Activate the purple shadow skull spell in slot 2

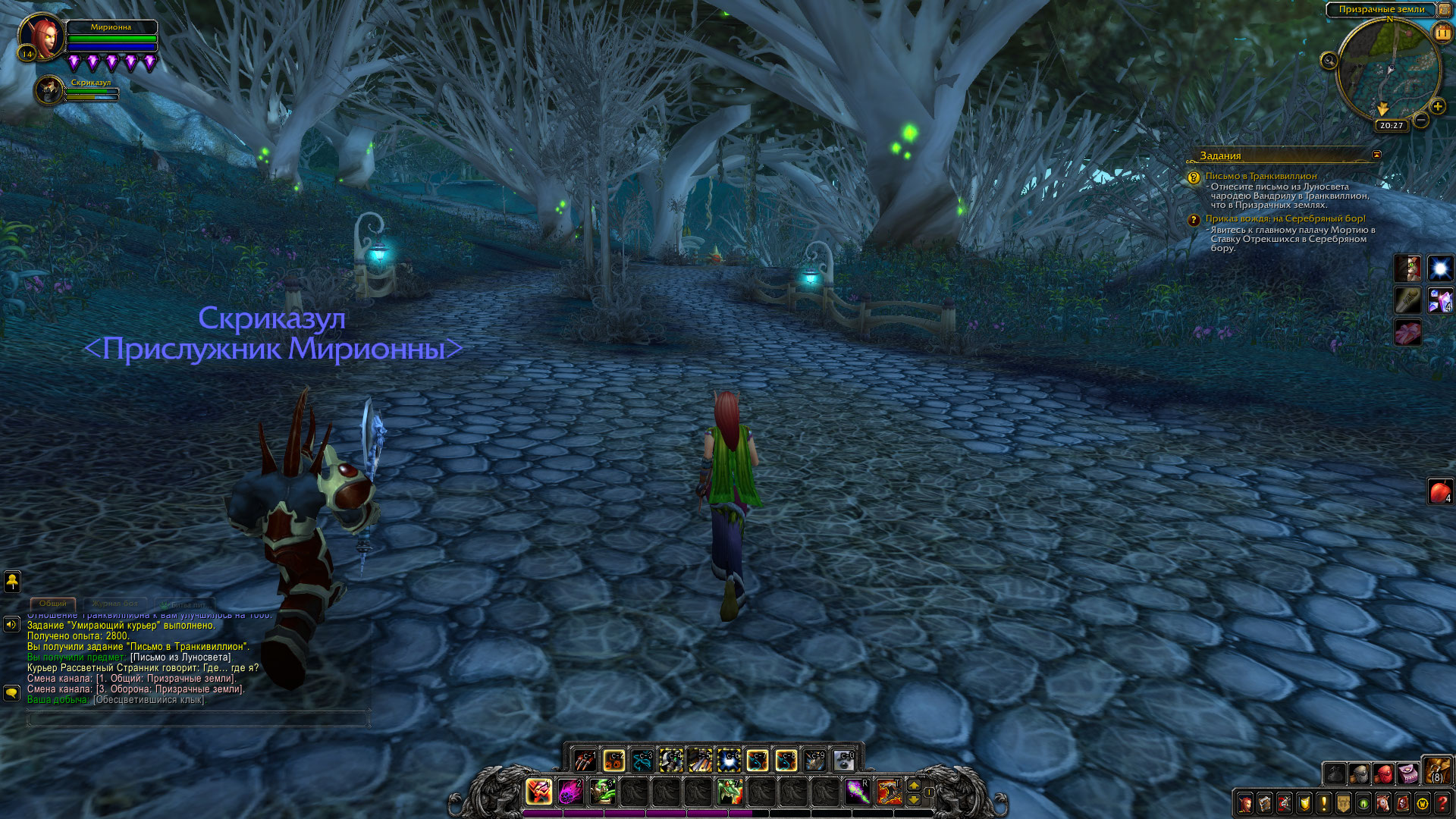(570, 792)
